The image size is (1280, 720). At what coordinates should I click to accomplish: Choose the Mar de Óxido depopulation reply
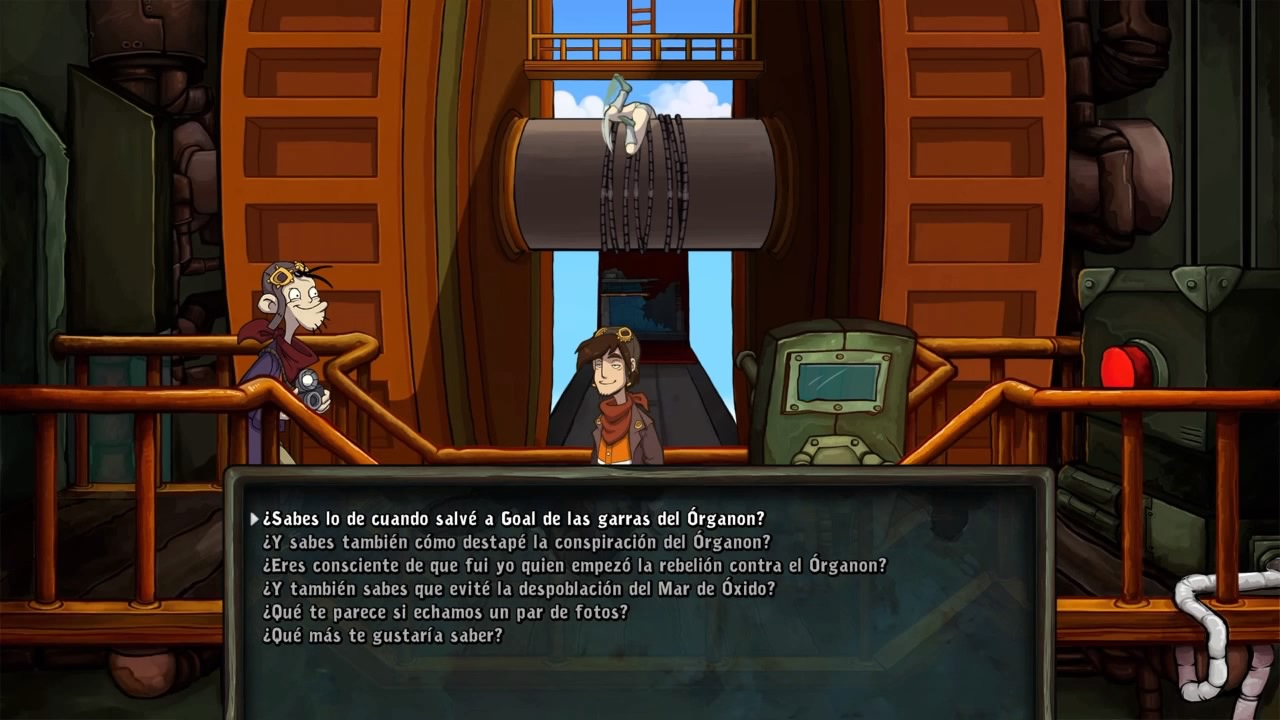coord(518,588)
